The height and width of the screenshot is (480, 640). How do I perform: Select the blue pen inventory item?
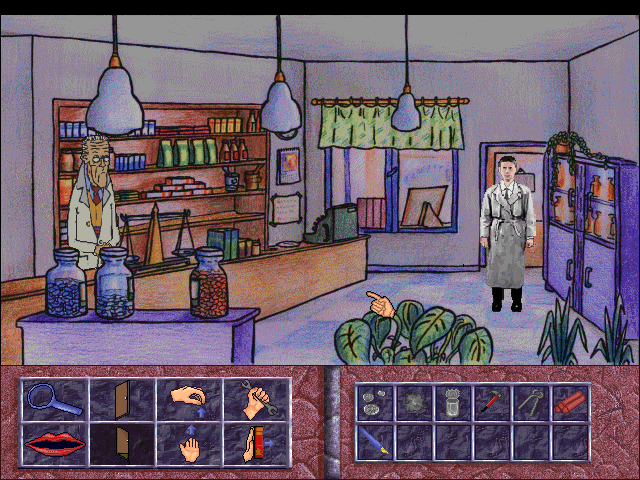(x=375, y=440)
